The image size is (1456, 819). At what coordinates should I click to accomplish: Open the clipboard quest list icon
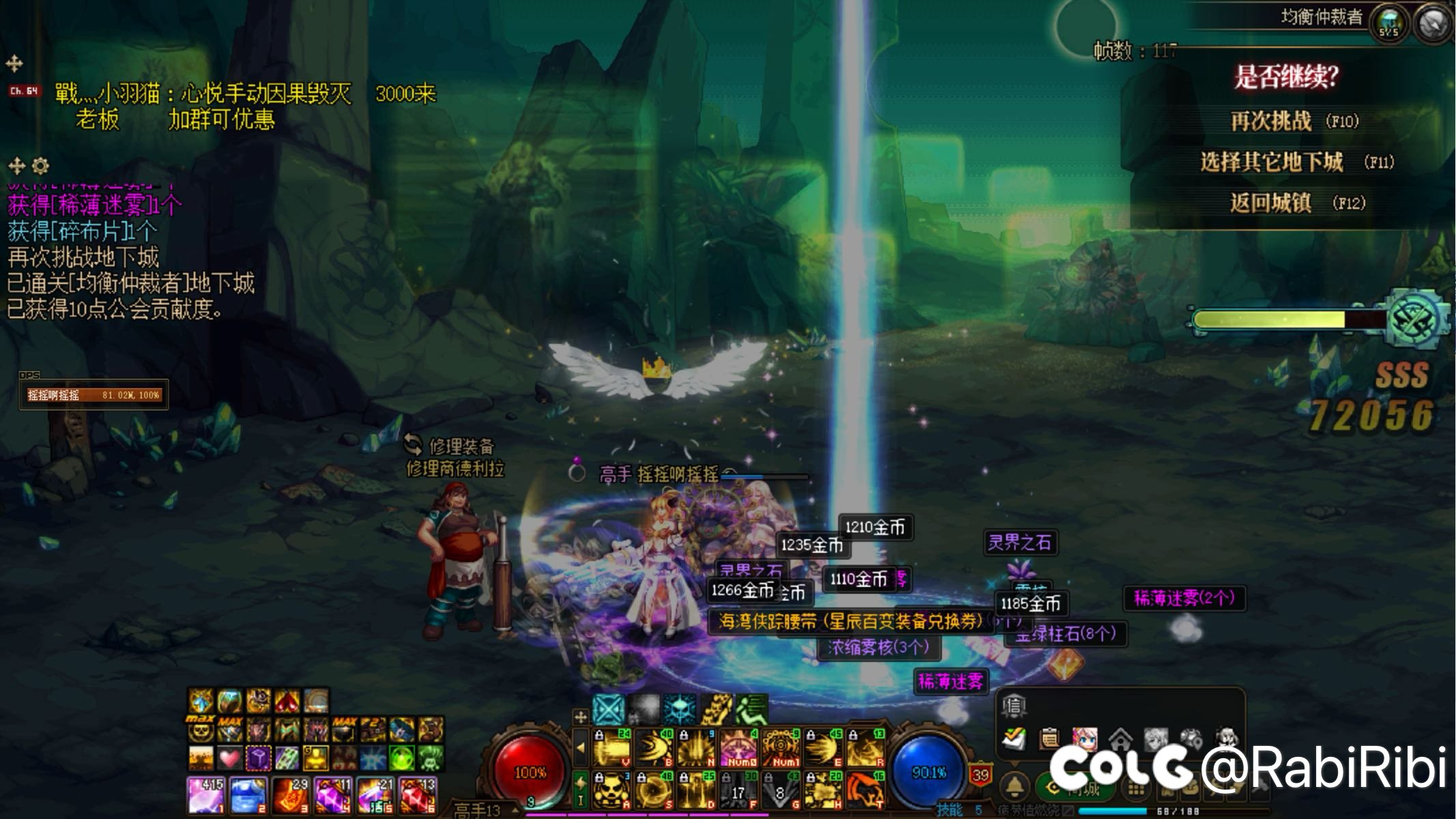coord(1049,738)
